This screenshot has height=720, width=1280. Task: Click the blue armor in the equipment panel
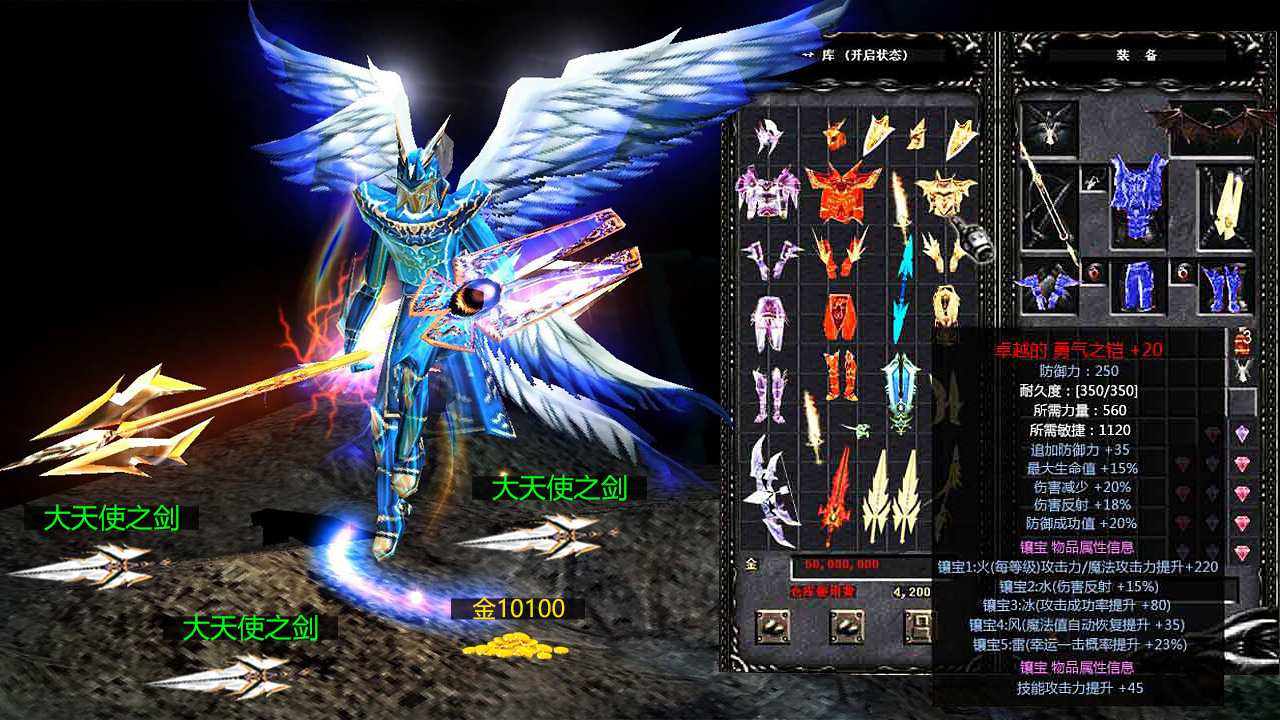(x=1137, y=194)
